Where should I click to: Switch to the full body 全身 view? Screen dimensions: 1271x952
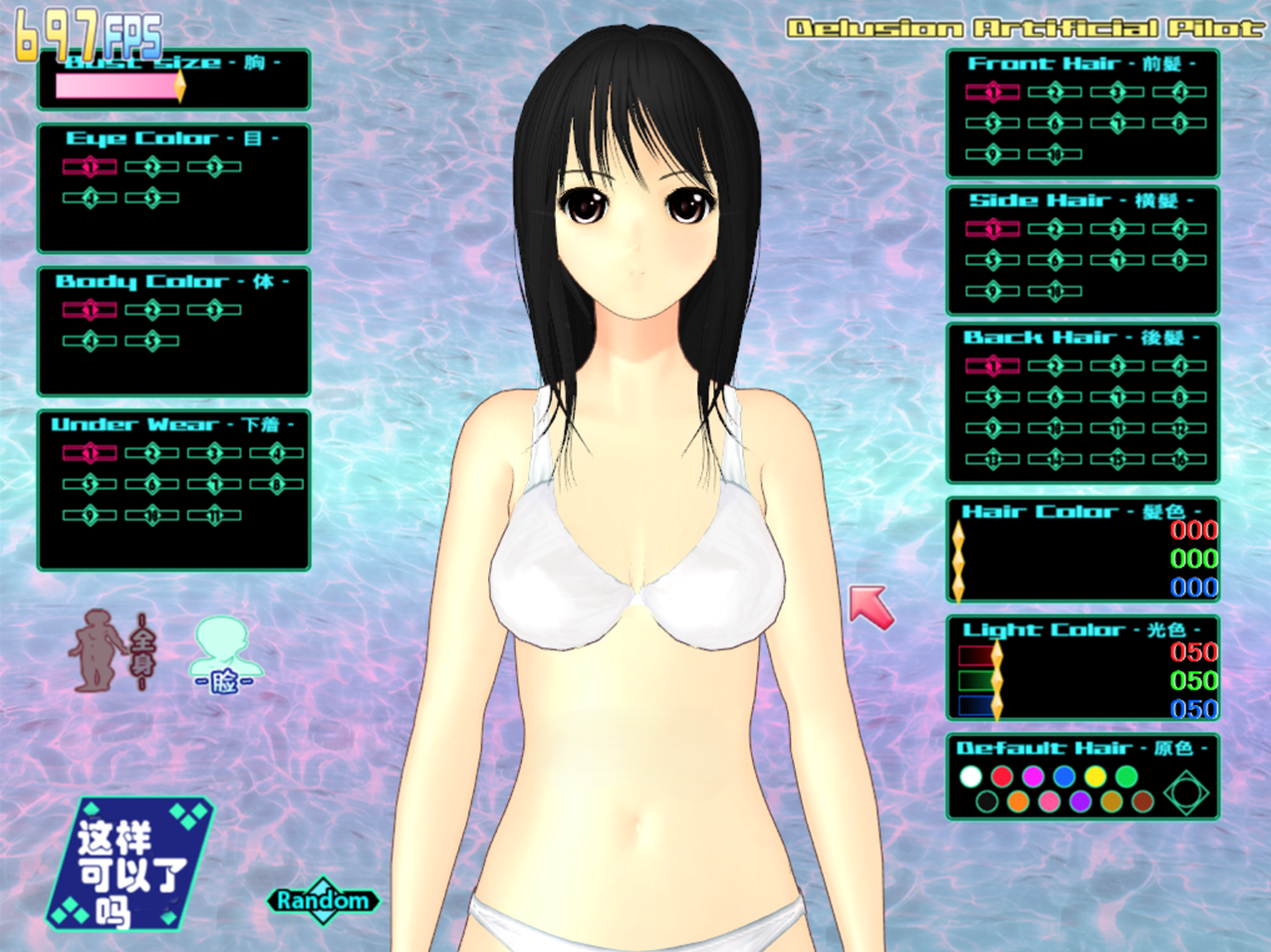pos(110,650)
